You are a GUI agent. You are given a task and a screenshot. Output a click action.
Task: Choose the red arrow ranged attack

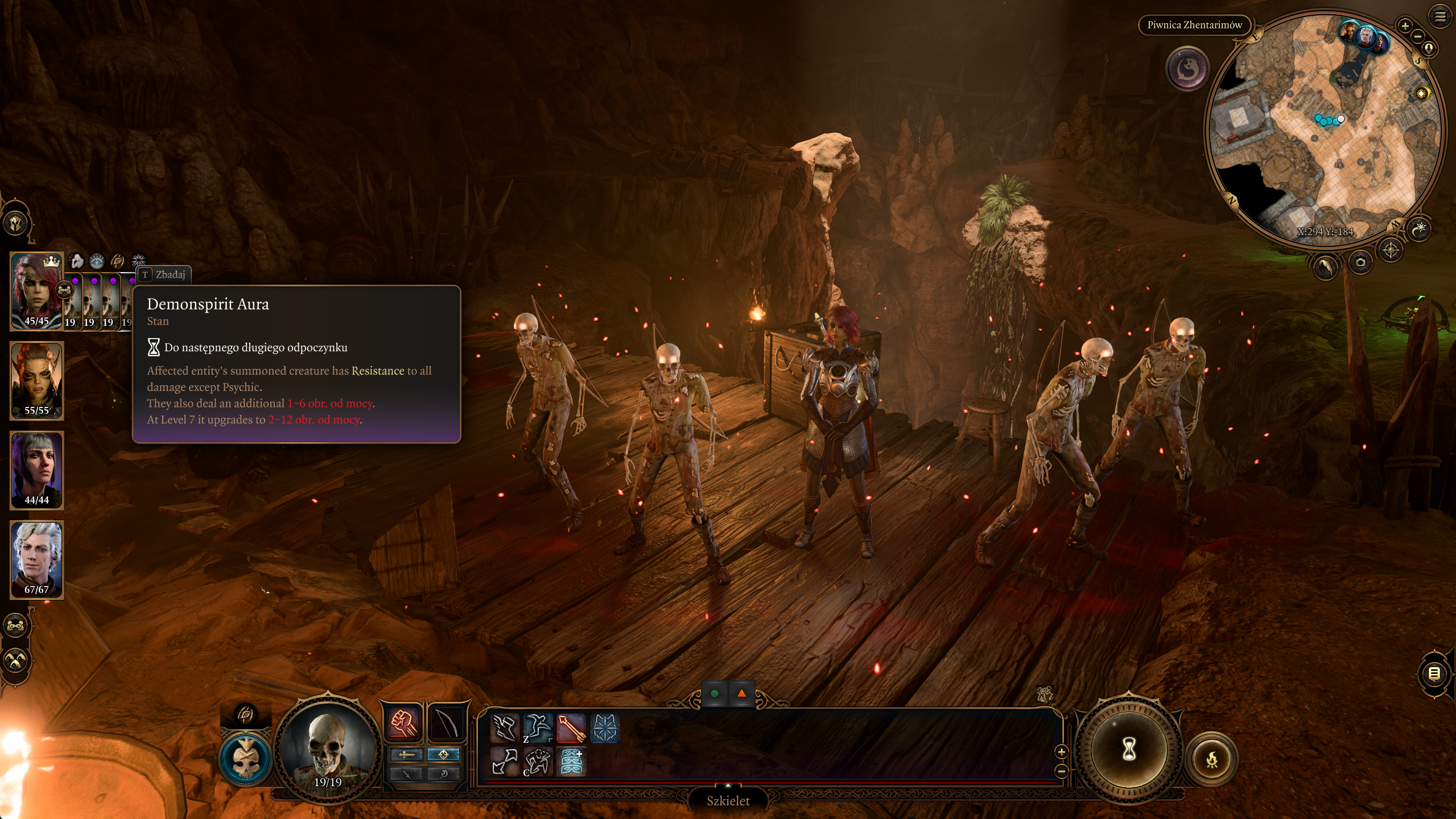(571, 728)
